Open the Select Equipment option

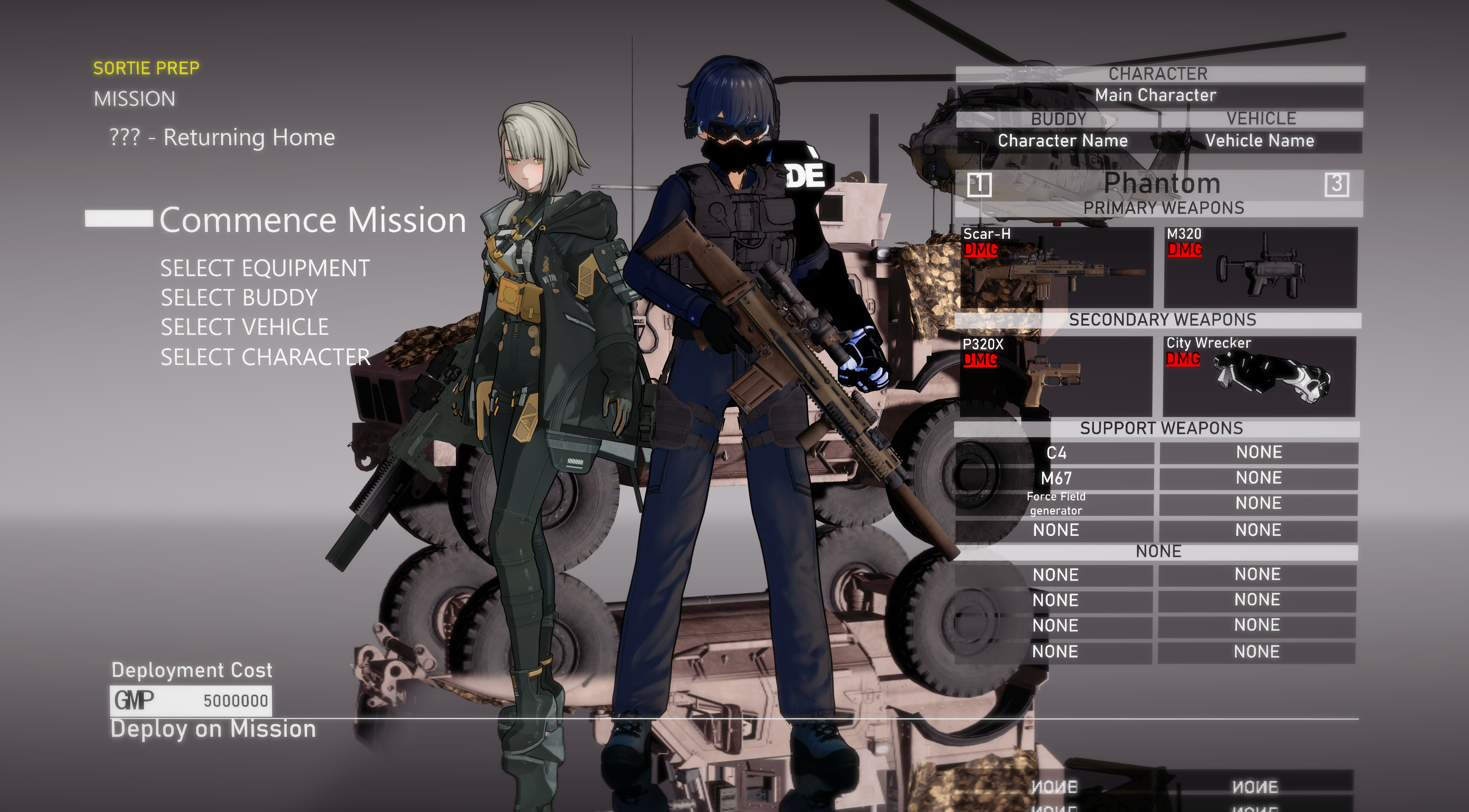click(x=265, y=268)
